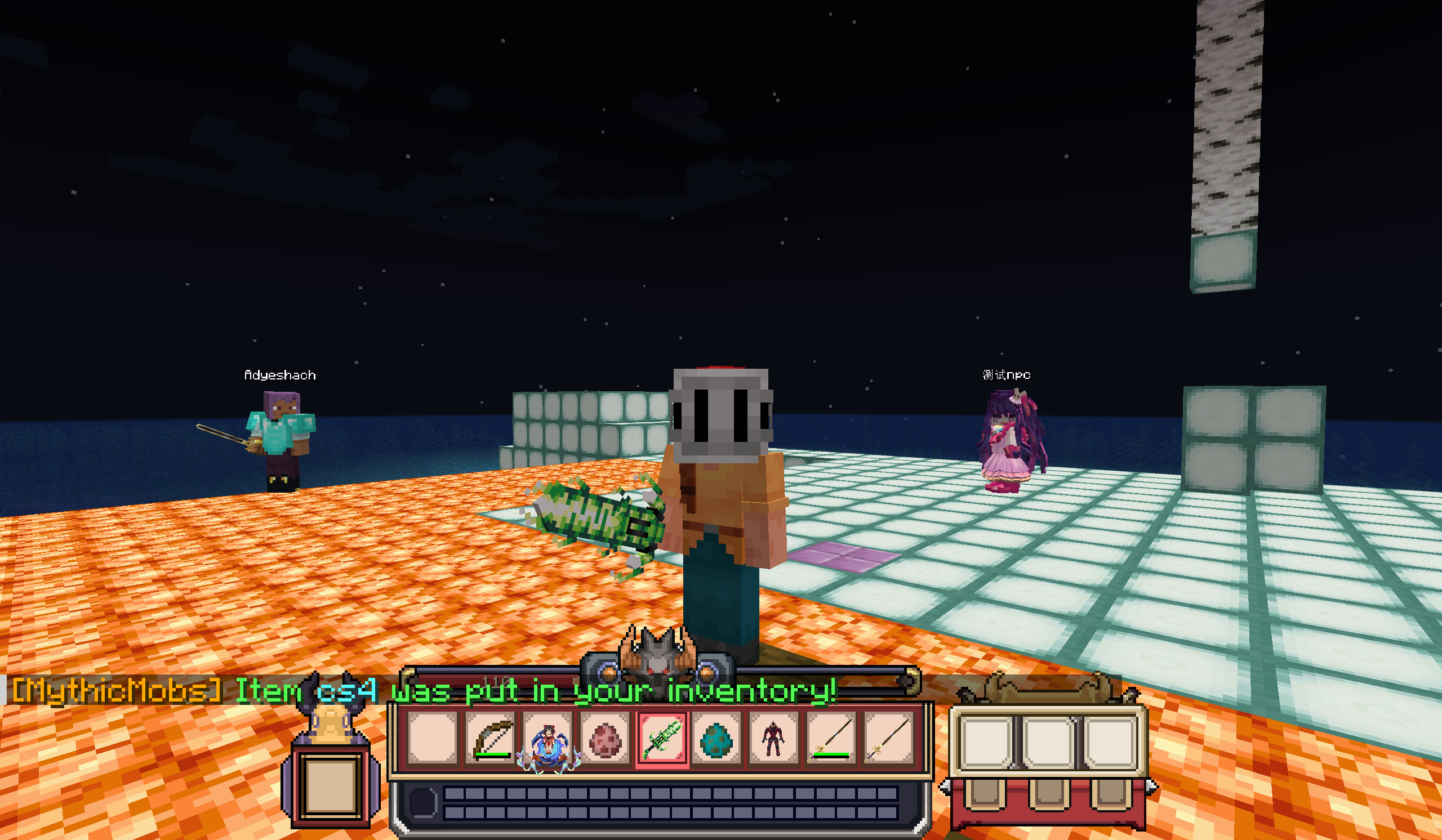
Task: Select the spear with a green durability bar
Action: click(x=830, y=738)
